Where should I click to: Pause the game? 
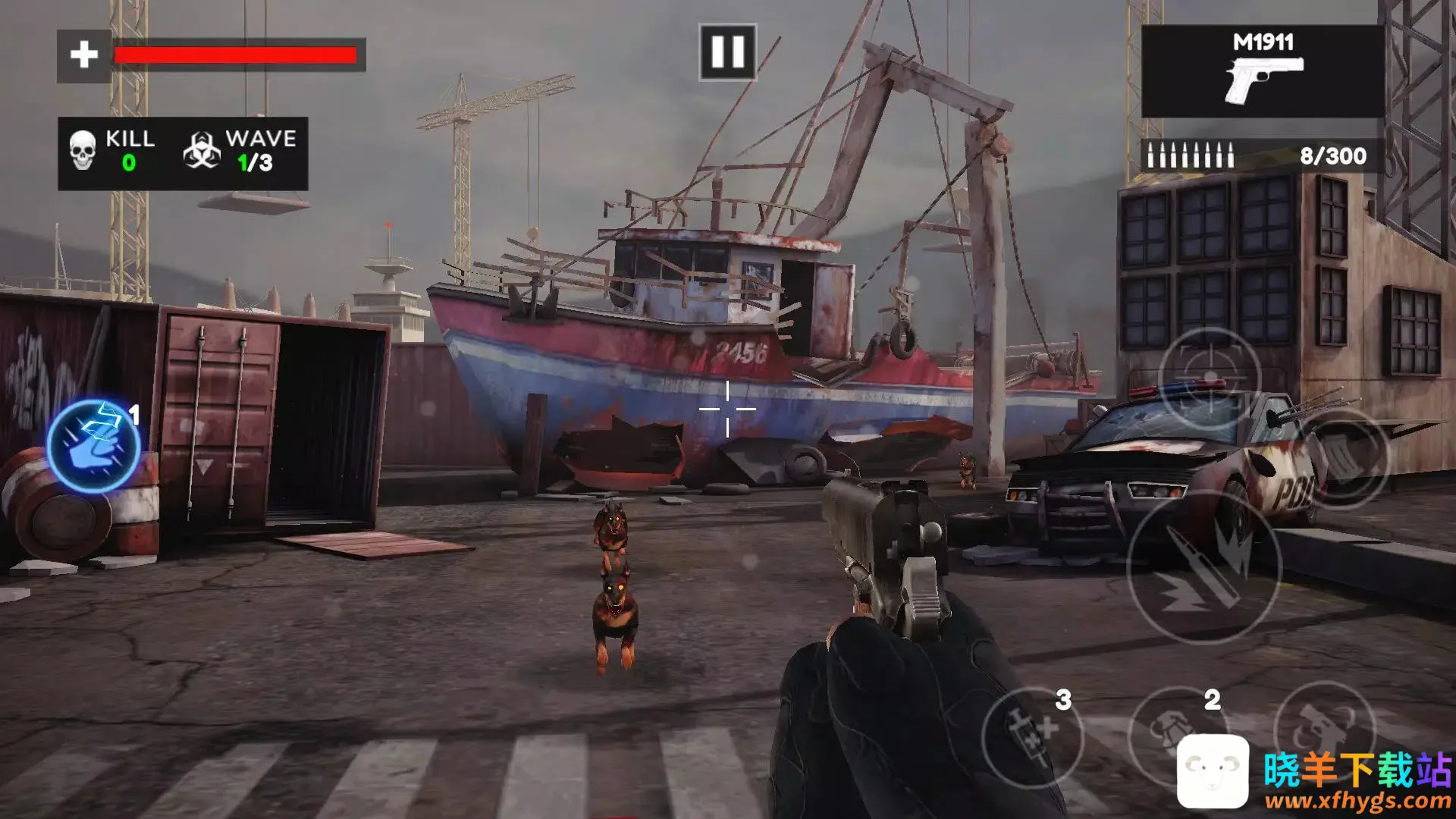(x=727, y=52)
